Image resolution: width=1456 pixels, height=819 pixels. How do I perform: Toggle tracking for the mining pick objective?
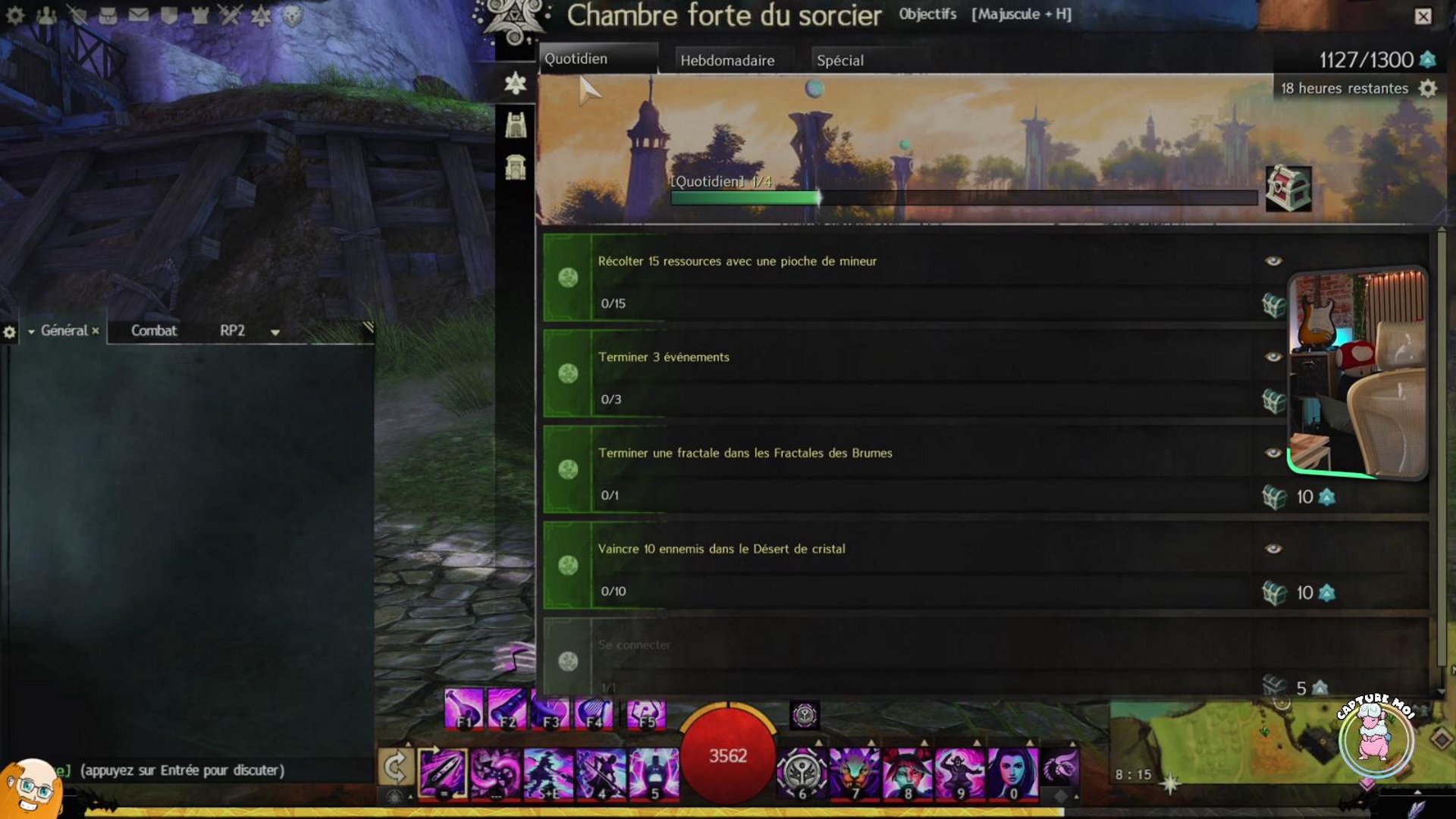(1273, 261)
